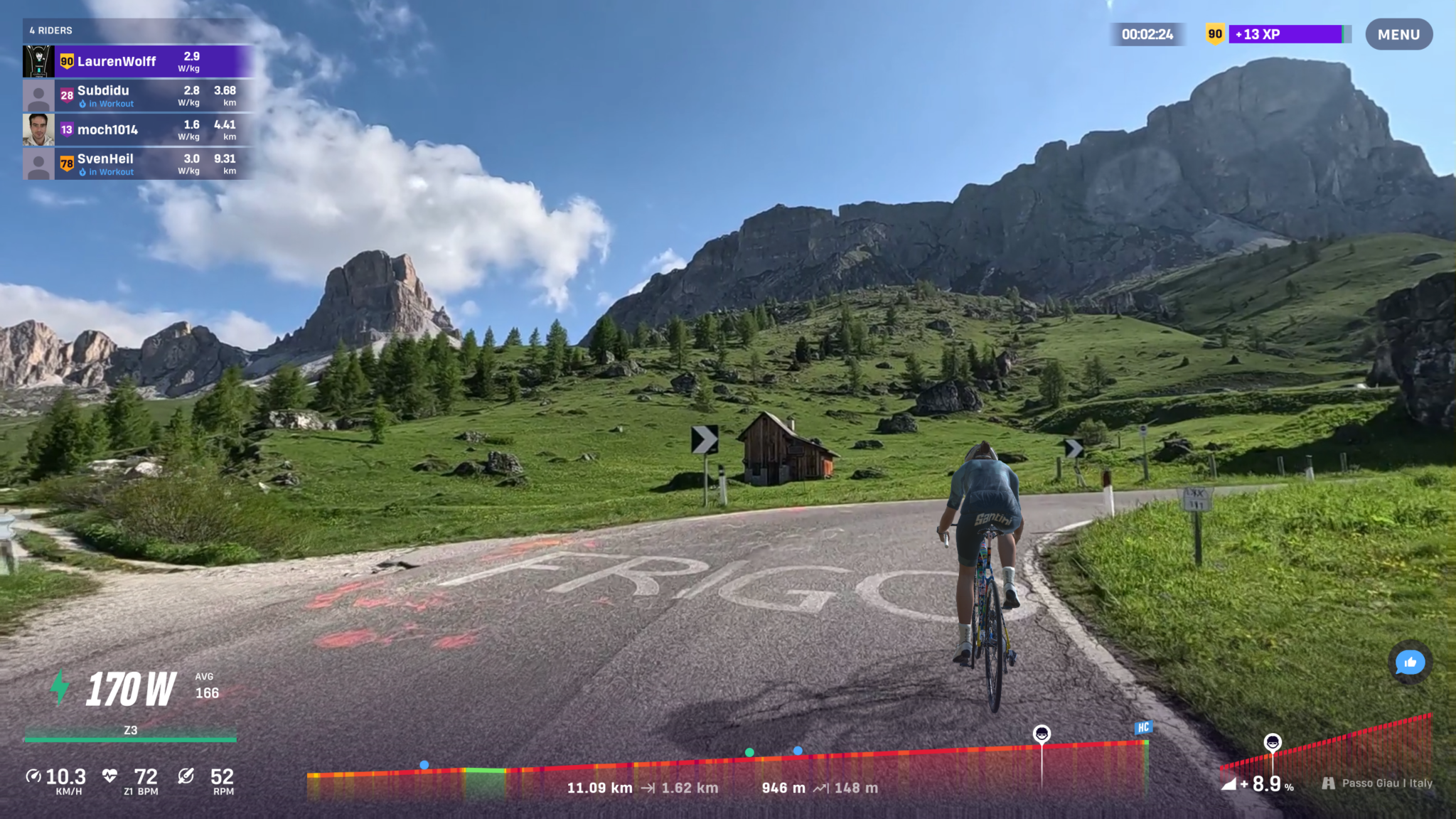Expand the 4 RIDERS header panel

pos(50,31)
